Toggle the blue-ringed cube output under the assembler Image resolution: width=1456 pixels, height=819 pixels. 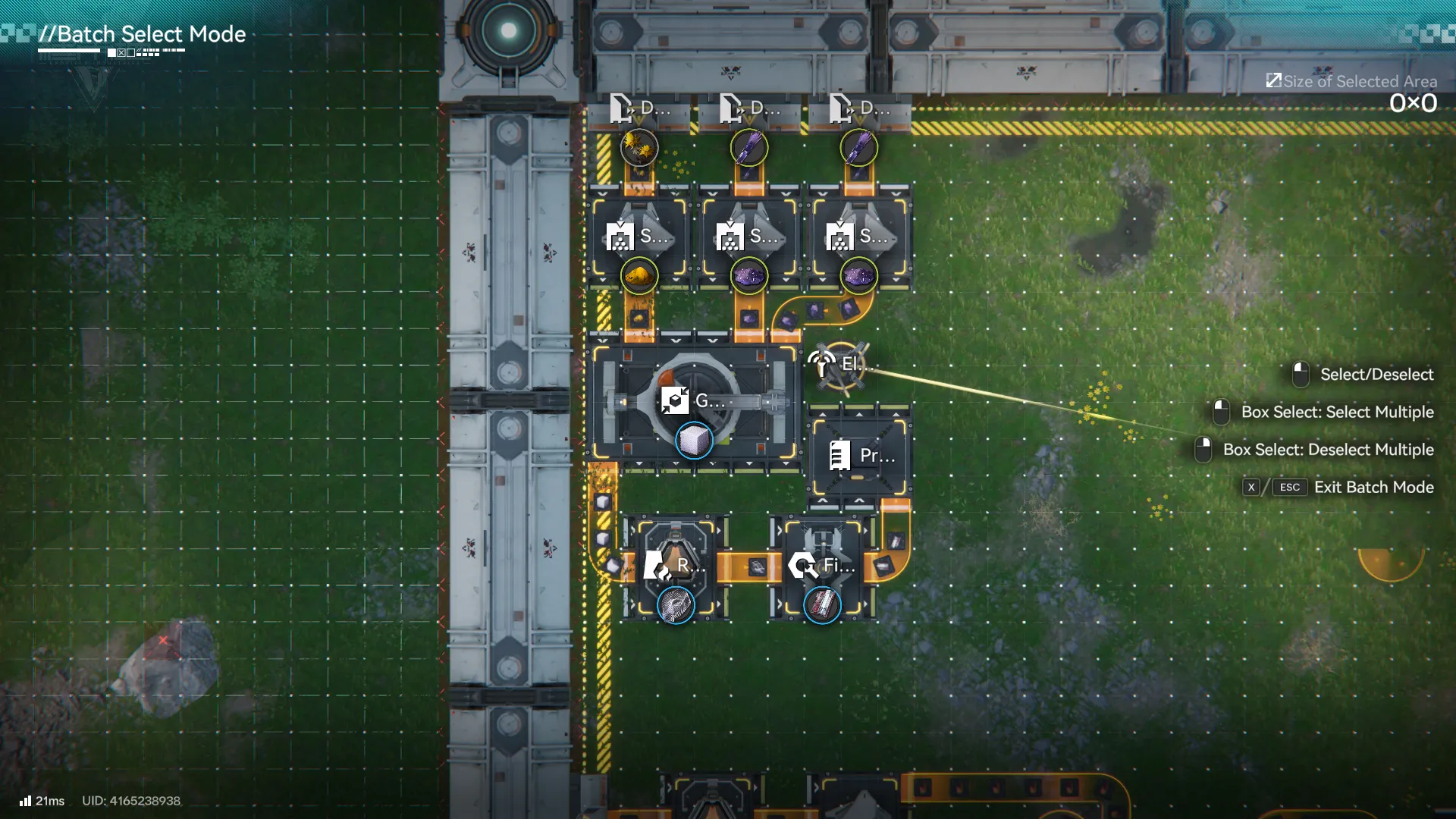pos(694,441)
